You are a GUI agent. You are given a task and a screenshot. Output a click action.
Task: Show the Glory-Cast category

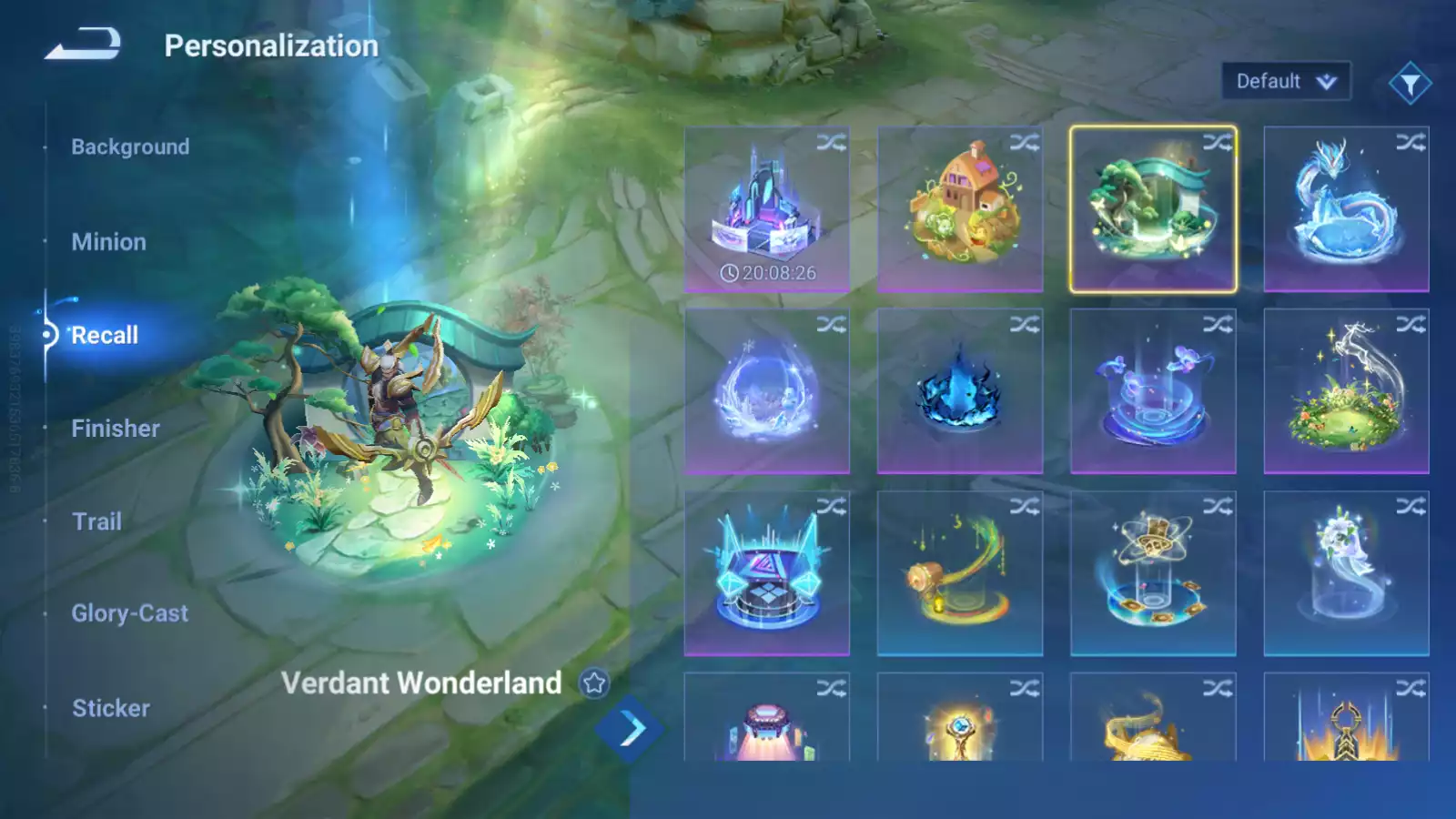pyautogui.click(x=130, y=613)
